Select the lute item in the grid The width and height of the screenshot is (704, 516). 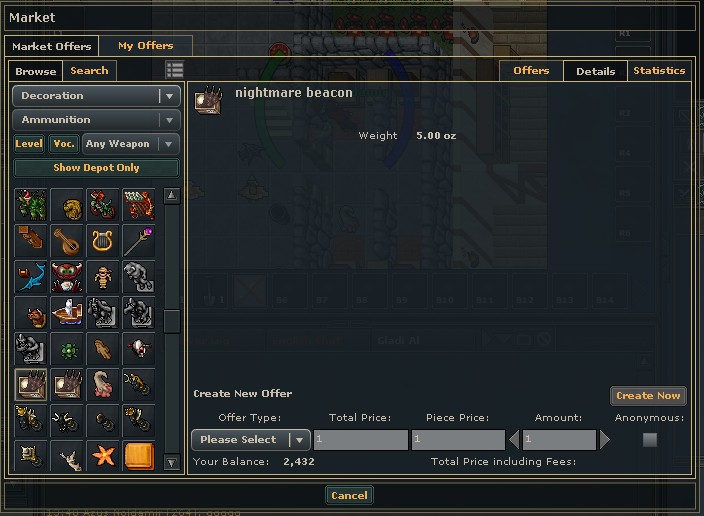66,241
